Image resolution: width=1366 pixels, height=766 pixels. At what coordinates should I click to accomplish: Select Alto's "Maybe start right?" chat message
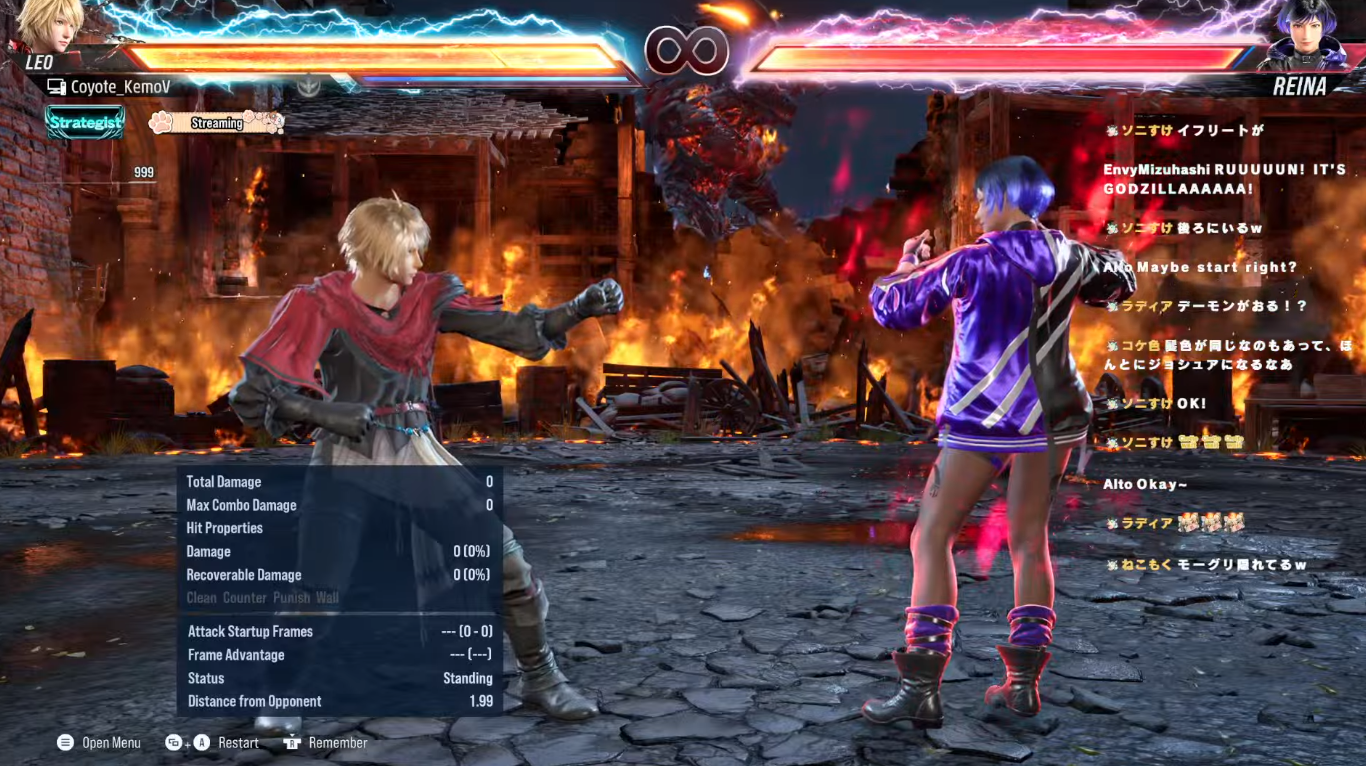point(1200,267)
